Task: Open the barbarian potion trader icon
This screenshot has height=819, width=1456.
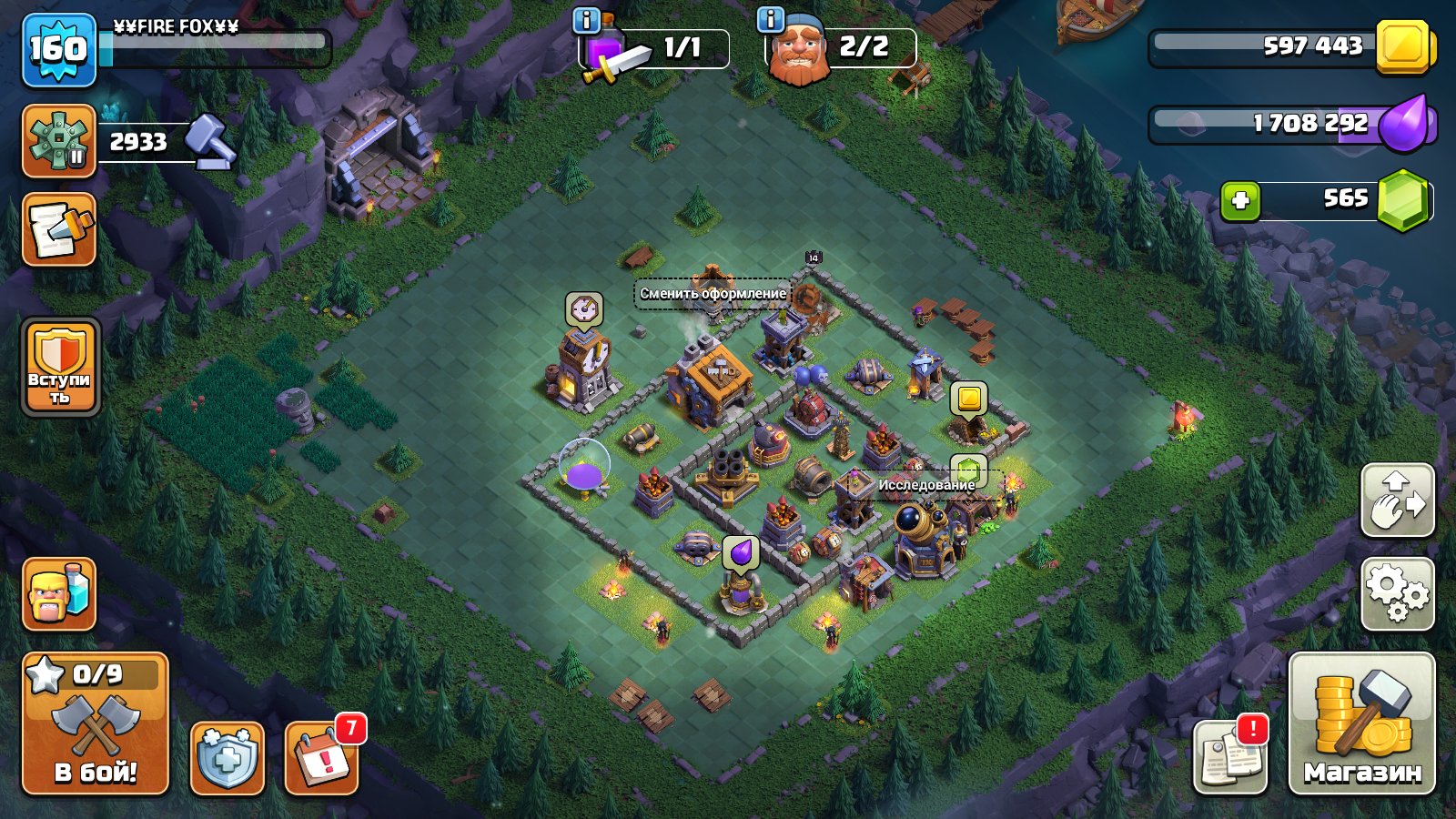Action: point(57,596)
